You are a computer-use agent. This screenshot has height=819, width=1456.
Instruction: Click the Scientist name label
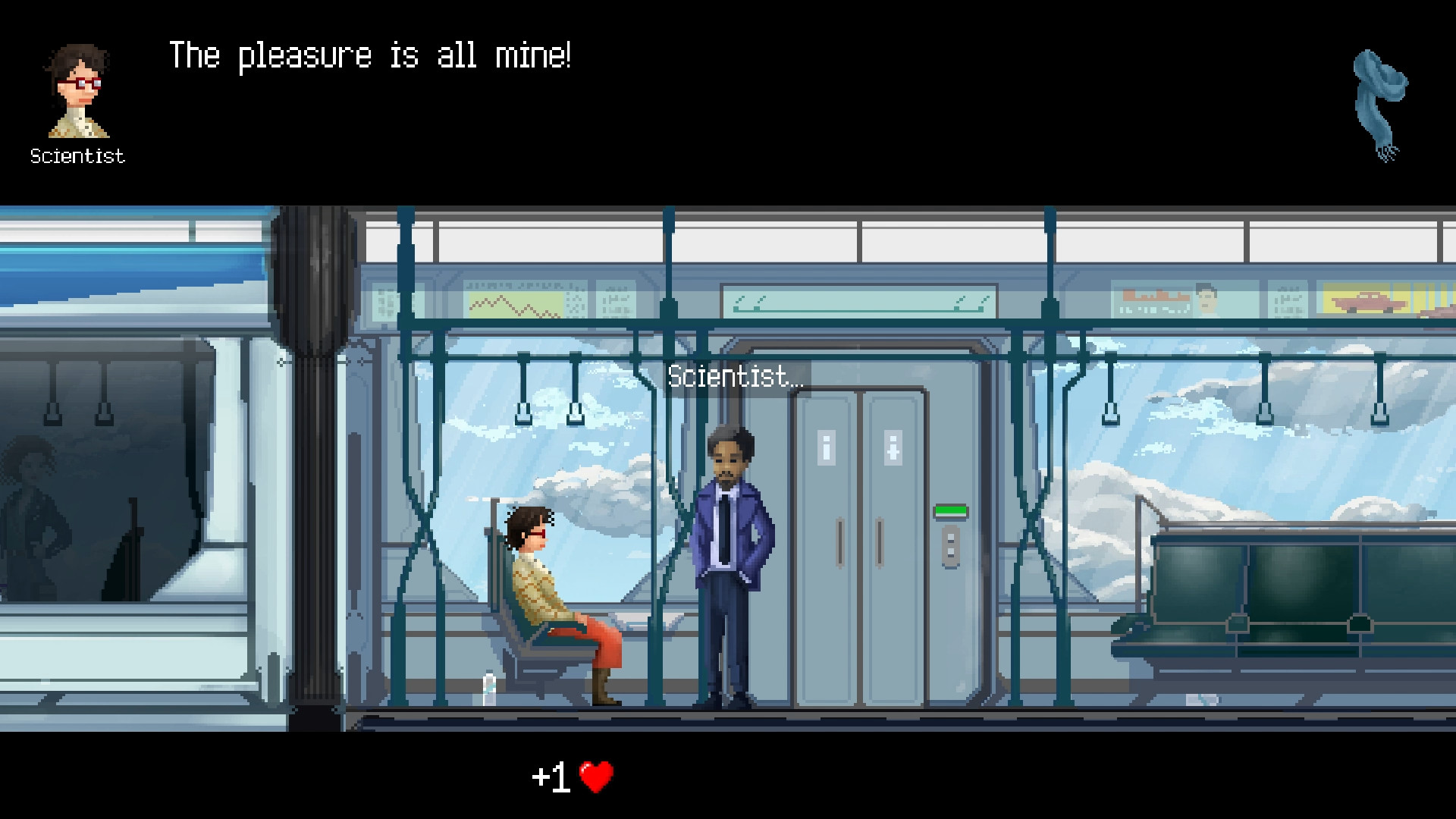tap(76, 156)
